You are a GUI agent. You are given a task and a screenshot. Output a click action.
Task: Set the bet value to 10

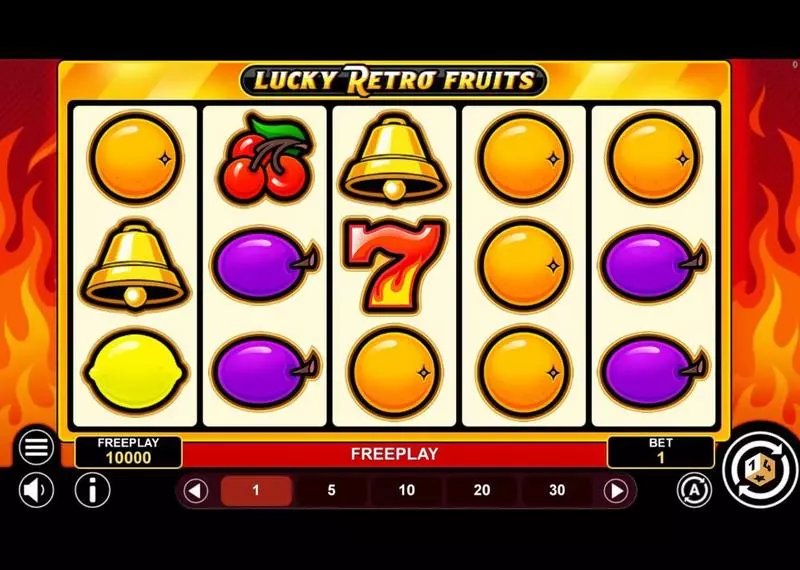pos(406,491)
